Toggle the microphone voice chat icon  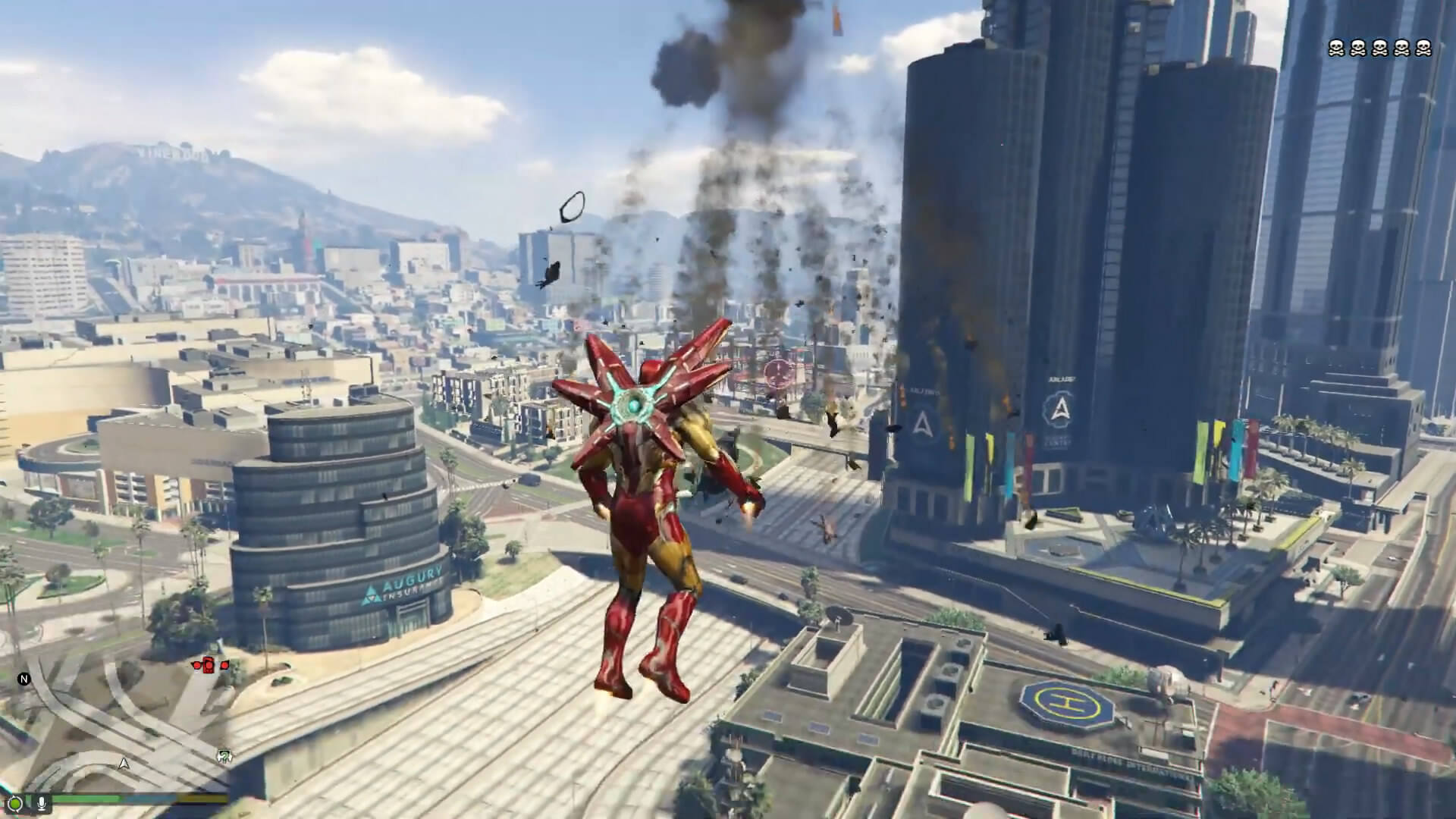[40, 802]
